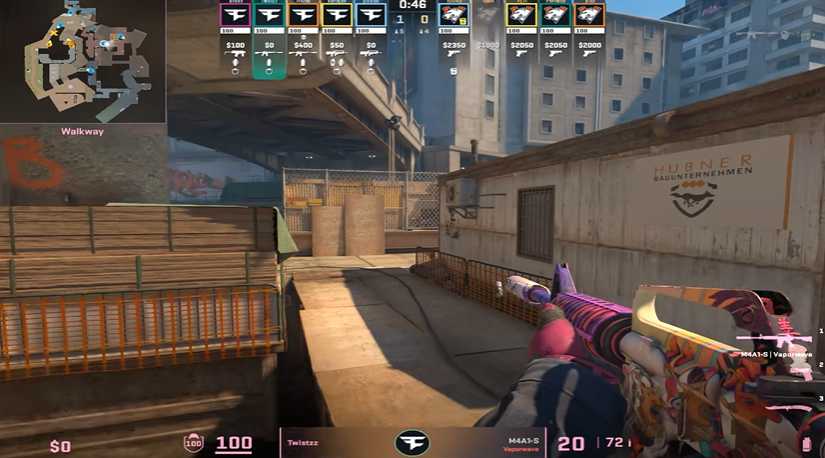Screen dimensions: 825x458
Task: Click the radar minimap
Action: (x=82, y=62)
